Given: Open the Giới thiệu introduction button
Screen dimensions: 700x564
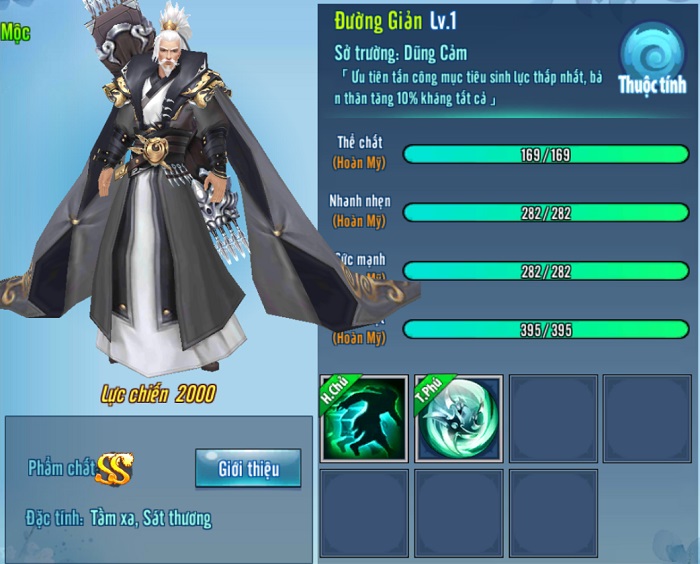Looking at the screenshot, I should pyautogui.click(x=247, y=468).
